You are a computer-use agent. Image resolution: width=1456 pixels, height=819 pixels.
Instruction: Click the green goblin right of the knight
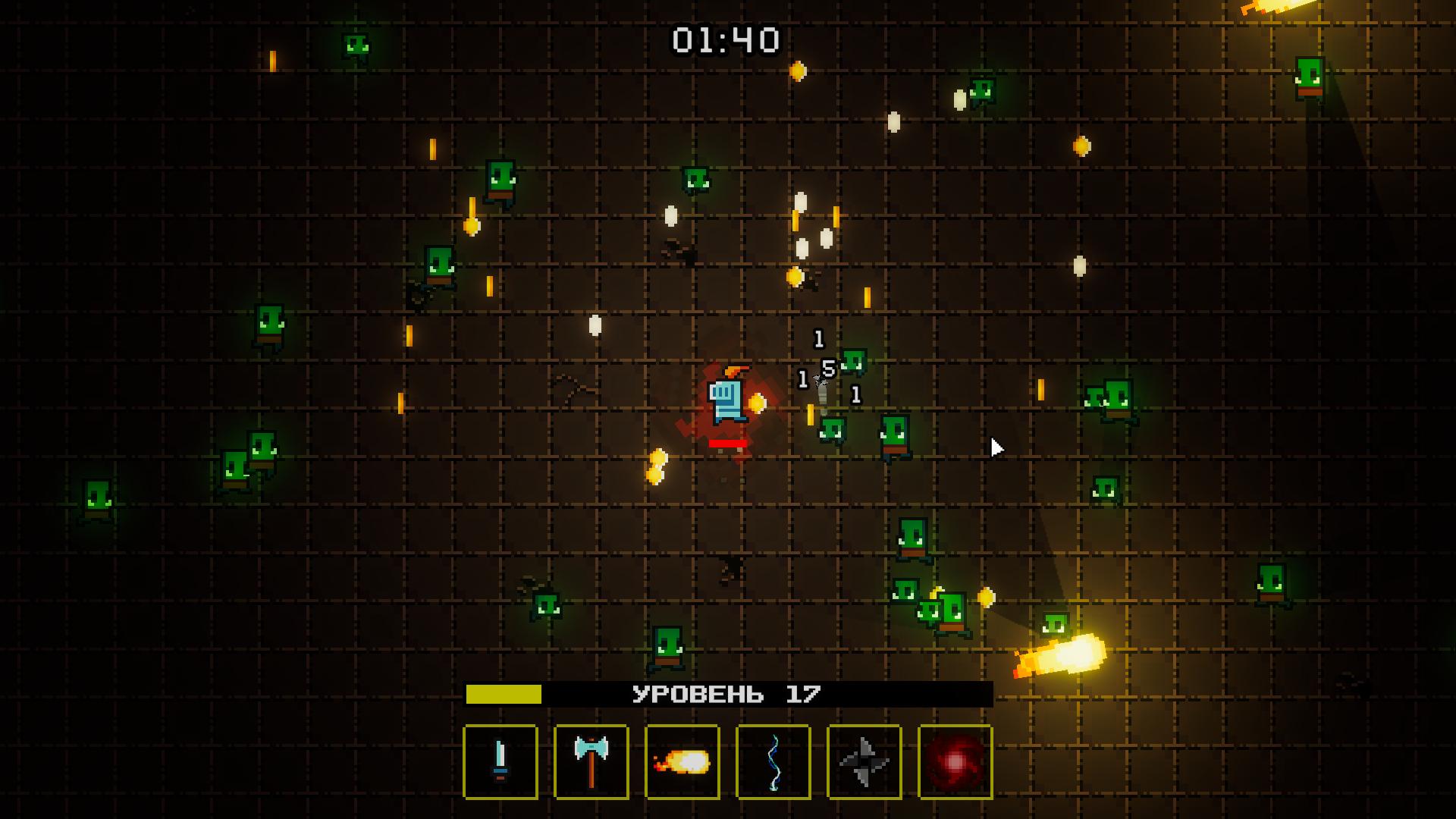(833, 426)
